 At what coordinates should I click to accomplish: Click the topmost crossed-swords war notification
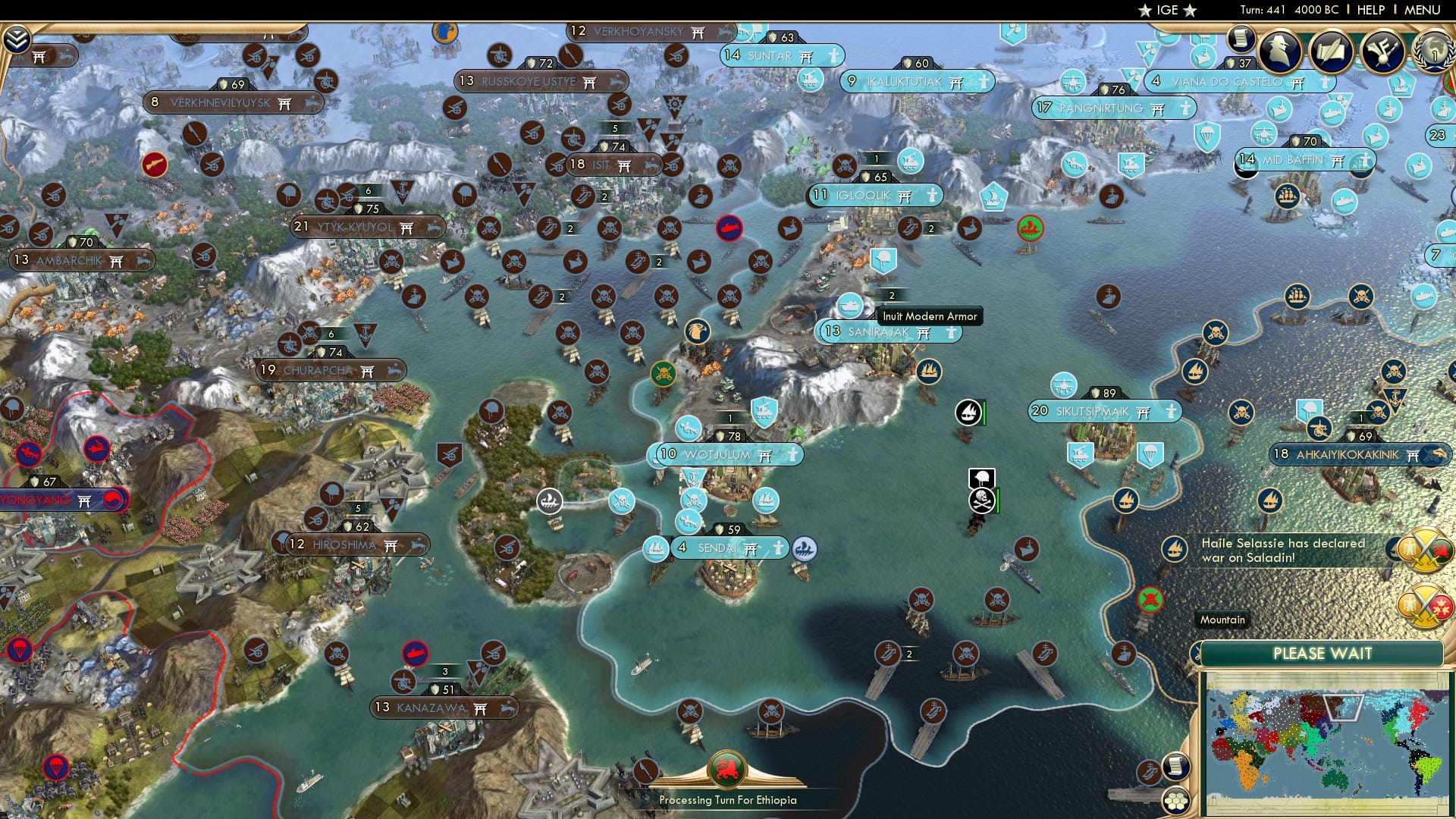(1424, 549)
